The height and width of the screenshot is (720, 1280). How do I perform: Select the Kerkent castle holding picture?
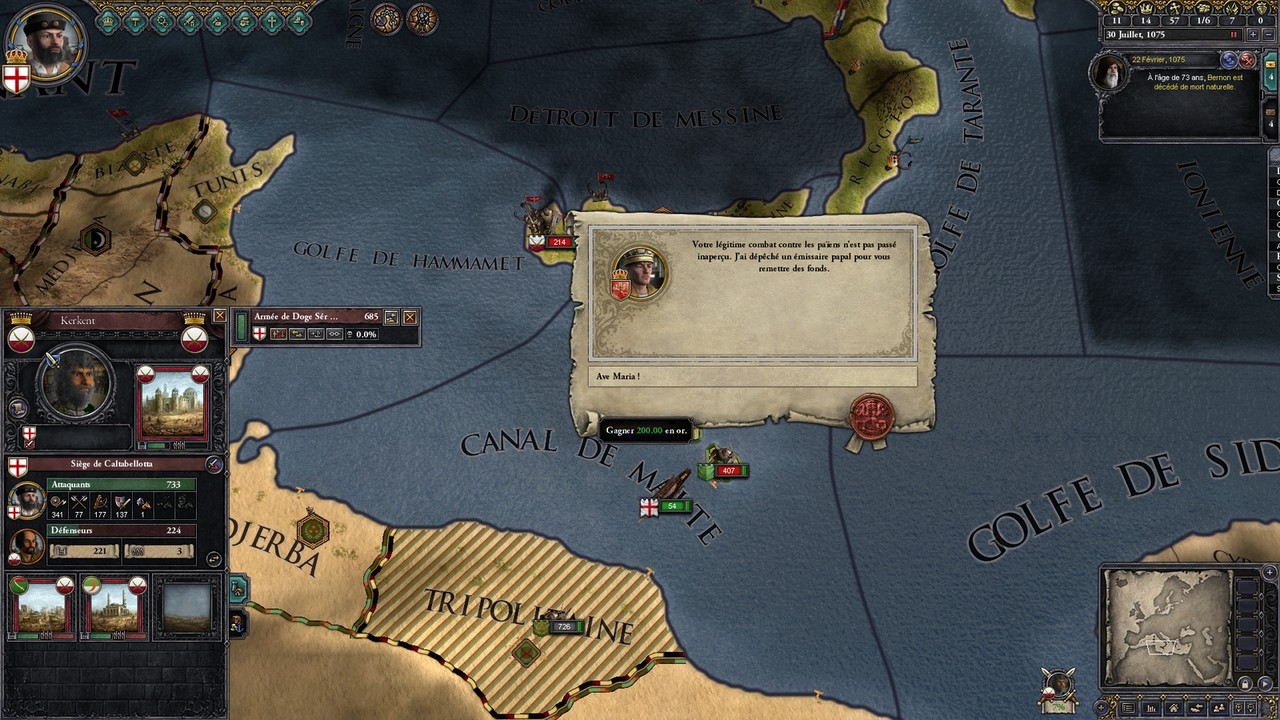173,406
